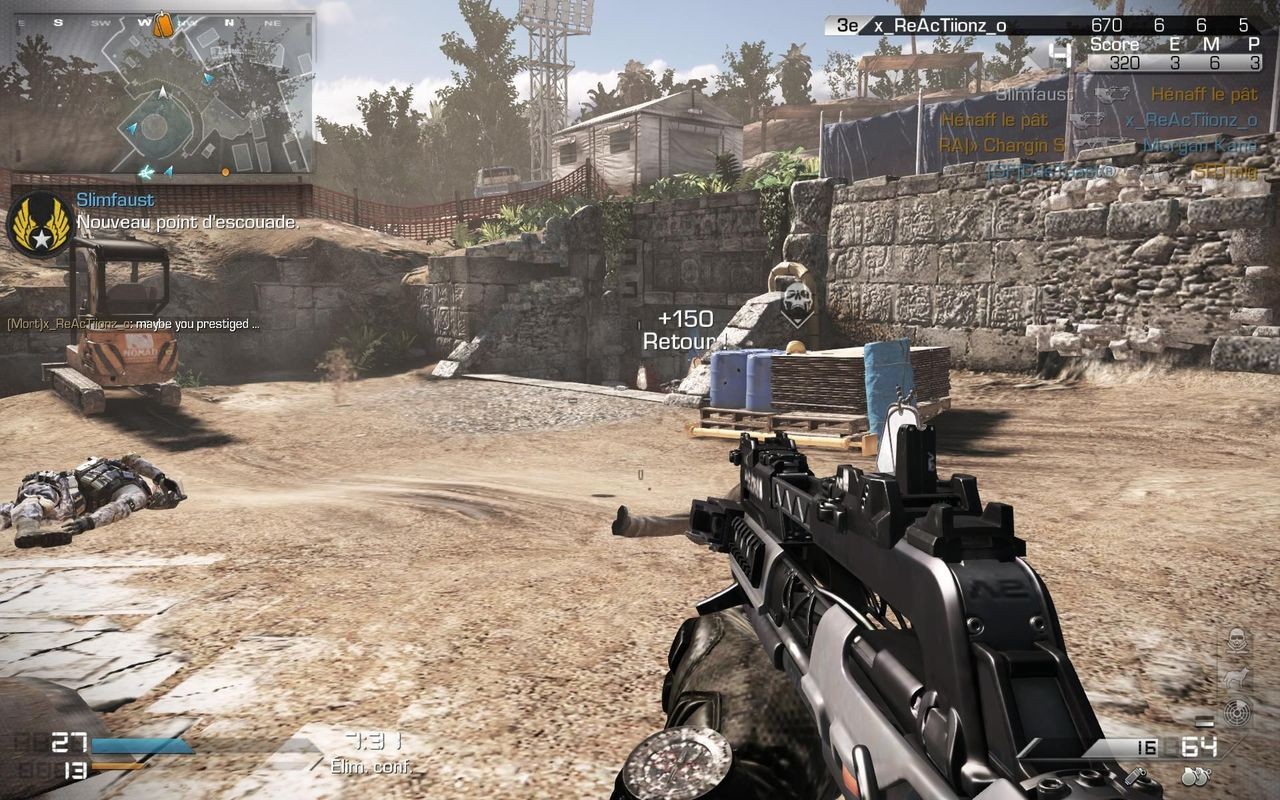Select the tactical canister grenade icon
The height and width of the screenshot is (800, 1280).
[x=1134, y=775]
